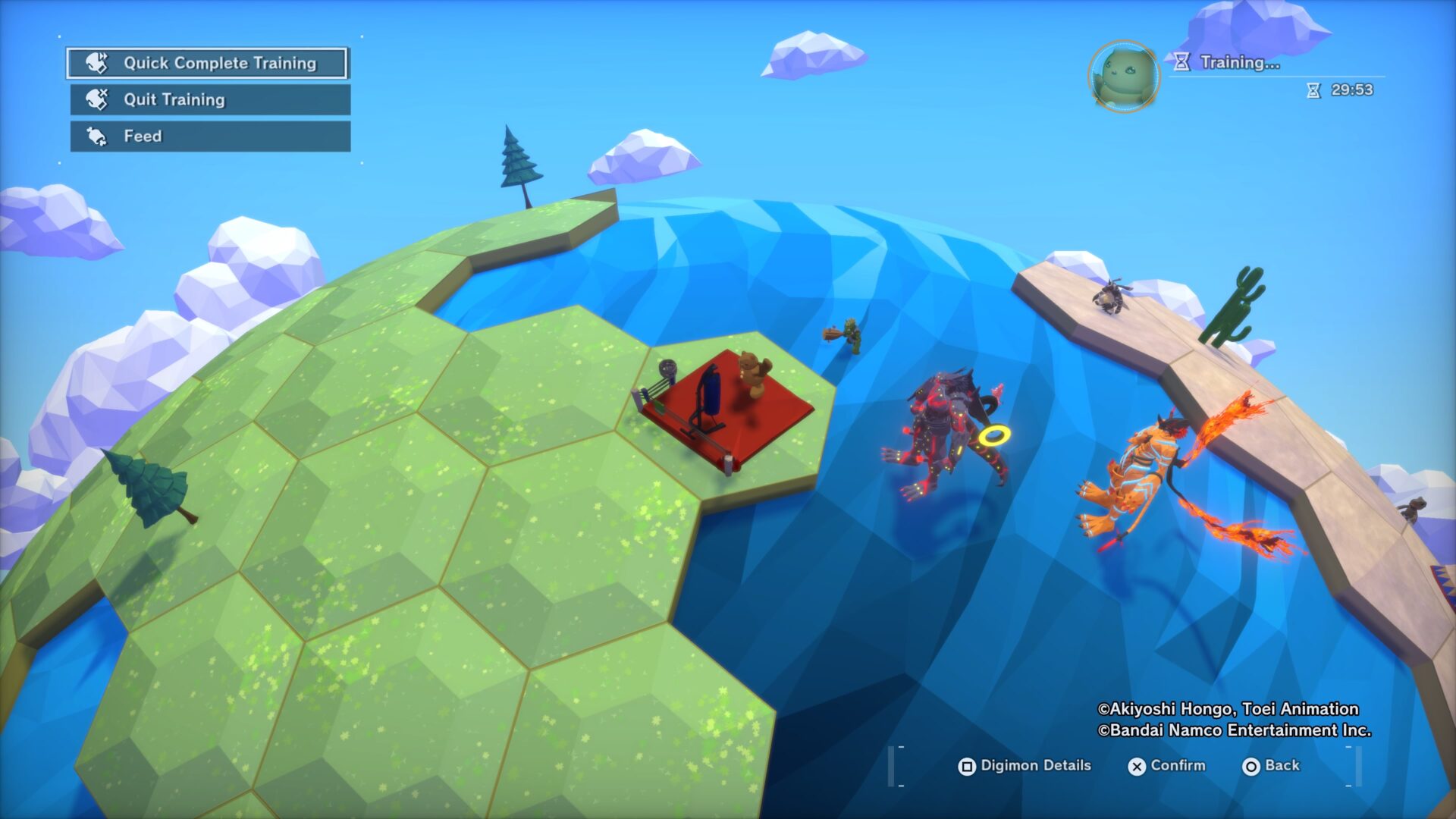Select the Feed menu entry
Image resolution: width=1456 pixels, height=819 pixels.
click(210, 136)
